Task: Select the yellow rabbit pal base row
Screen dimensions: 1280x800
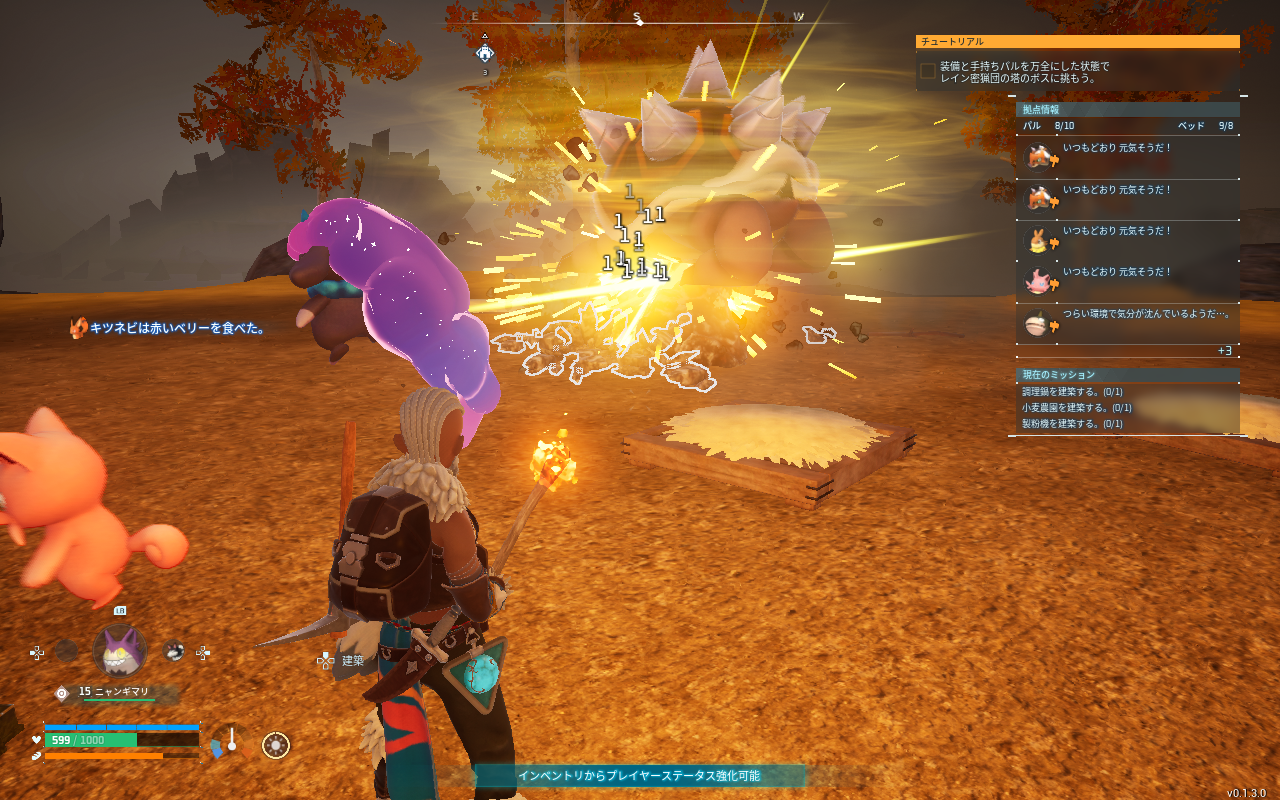Action: (x=1127, y=240)
